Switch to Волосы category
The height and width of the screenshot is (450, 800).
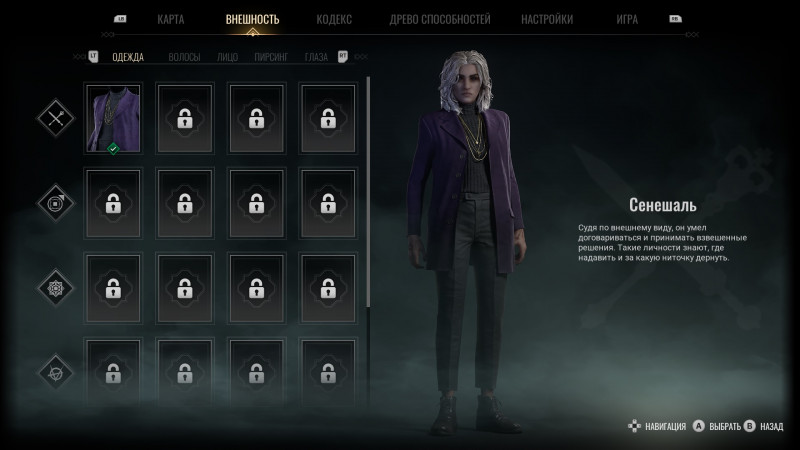184,57
